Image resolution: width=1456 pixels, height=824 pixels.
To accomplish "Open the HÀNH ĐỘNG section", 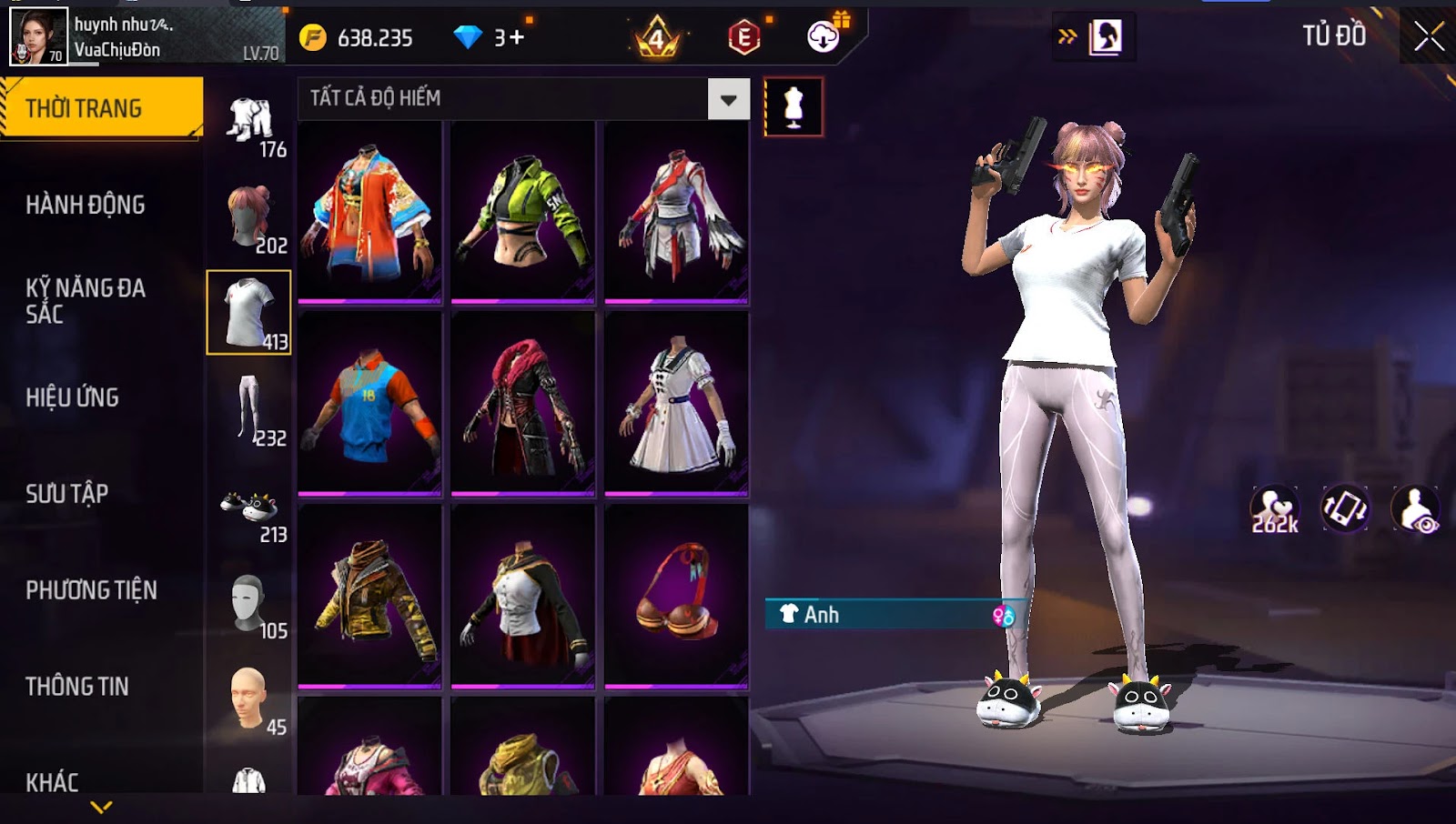I will [x=86, y=205].
